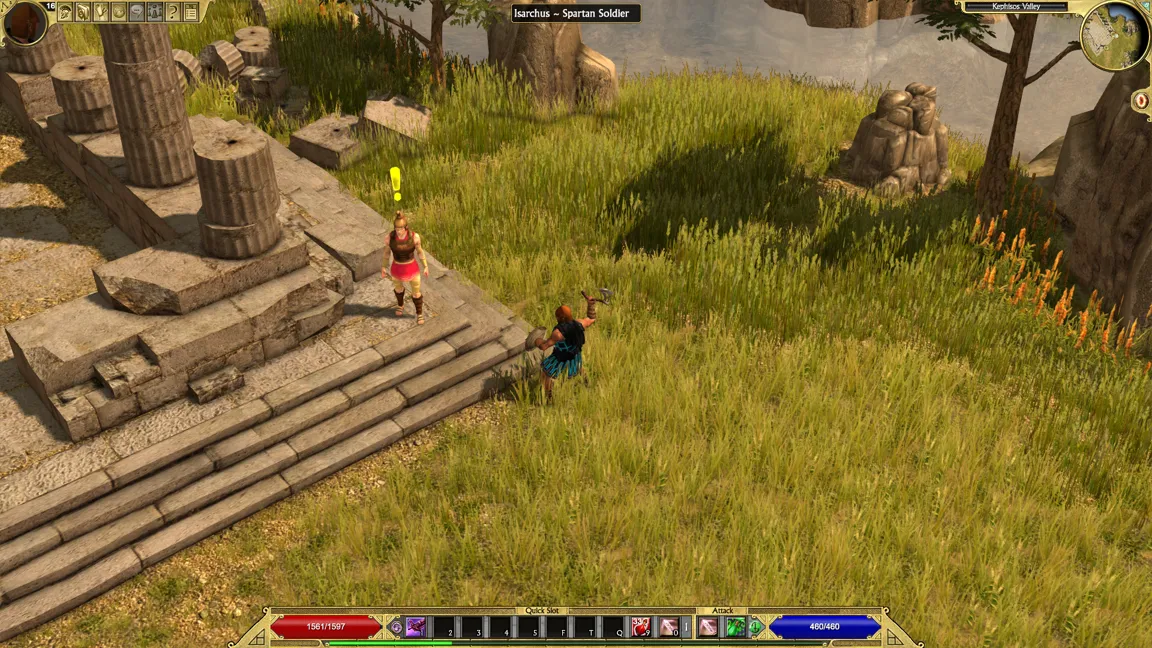
Task: Use the red health potion slot
Action: (x=641, y=627)
